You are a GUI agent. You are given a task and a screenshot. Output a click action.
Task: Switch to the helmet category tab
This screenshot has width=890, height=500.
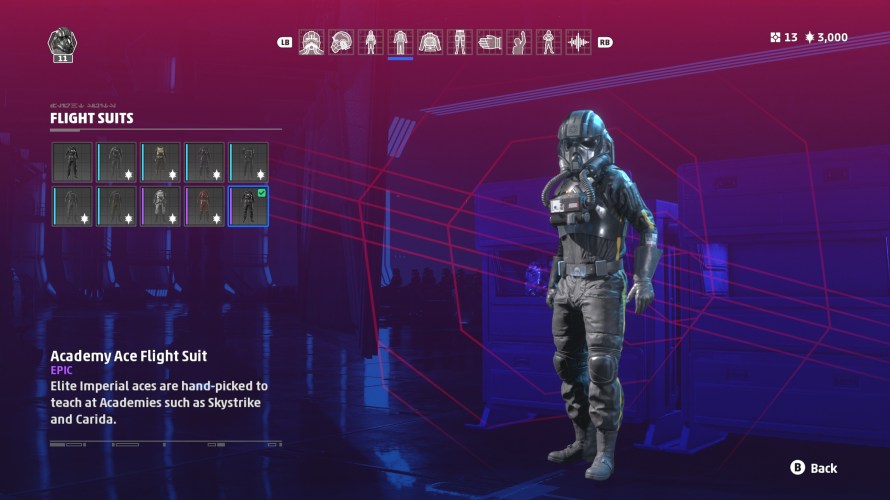tap(341, 42)
